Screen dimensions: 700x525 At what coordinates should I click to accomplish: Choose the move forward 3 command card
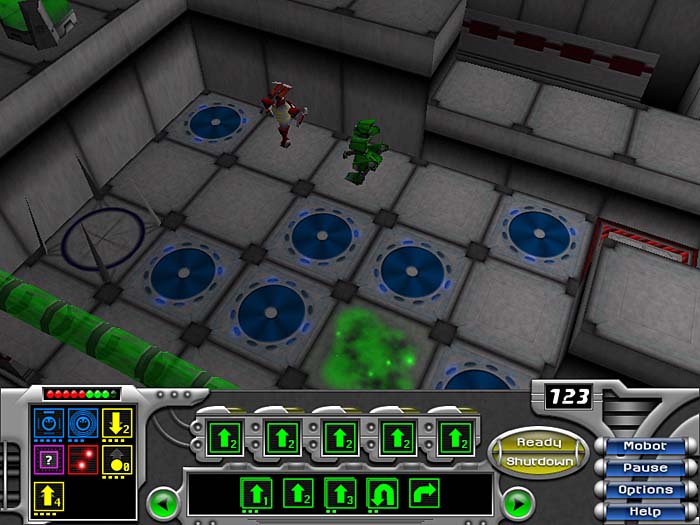(x=340, y=493)
